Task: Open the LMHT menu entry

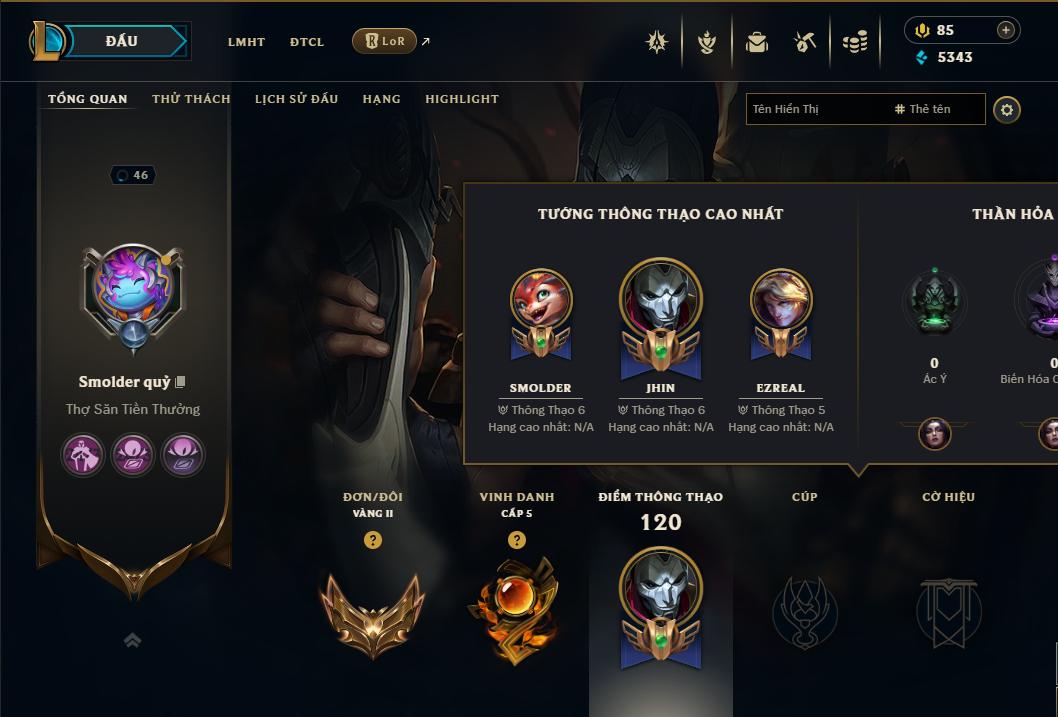Action: (x=246, y=42)
